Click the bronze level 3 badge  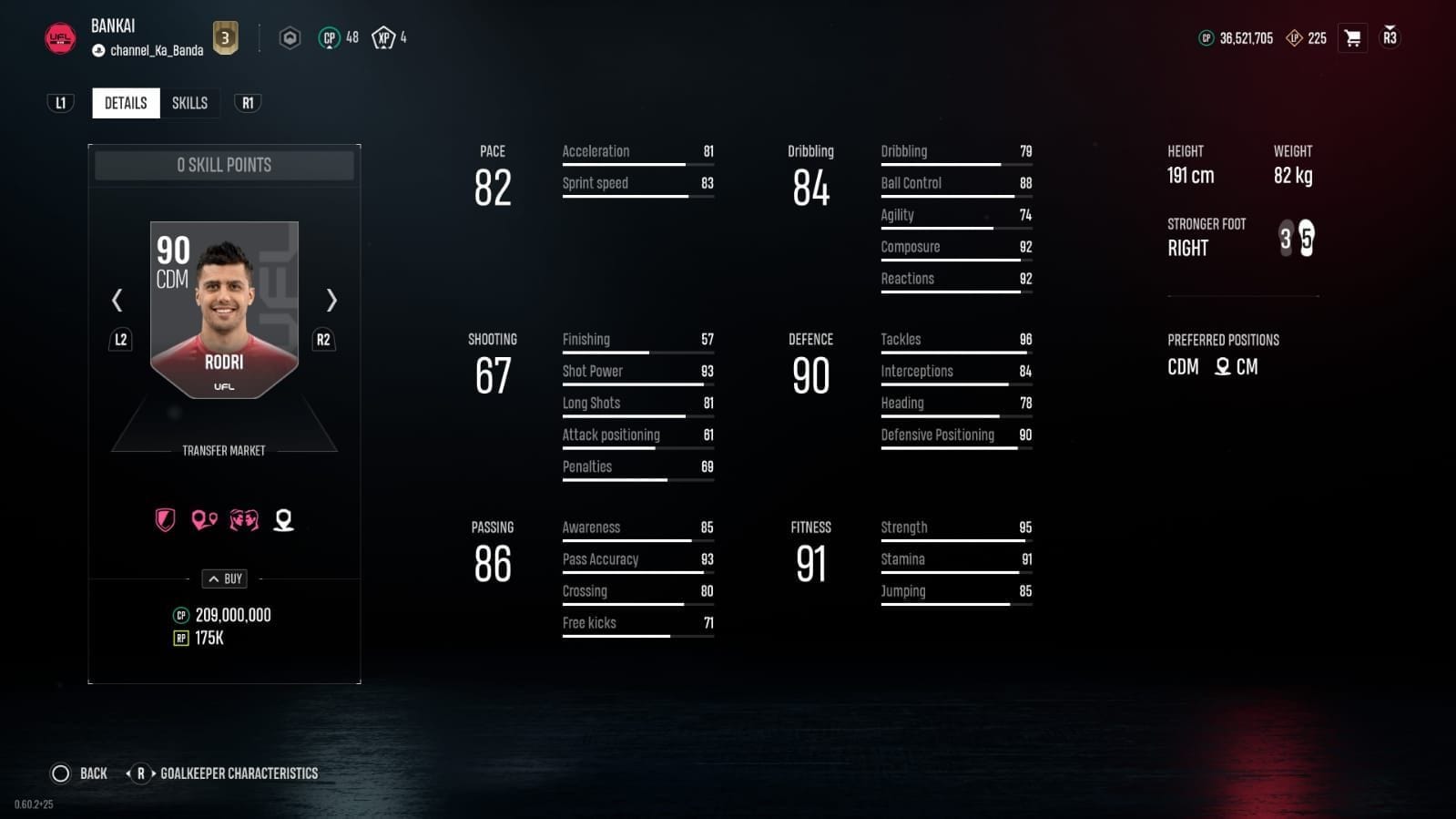pos(224,37)
